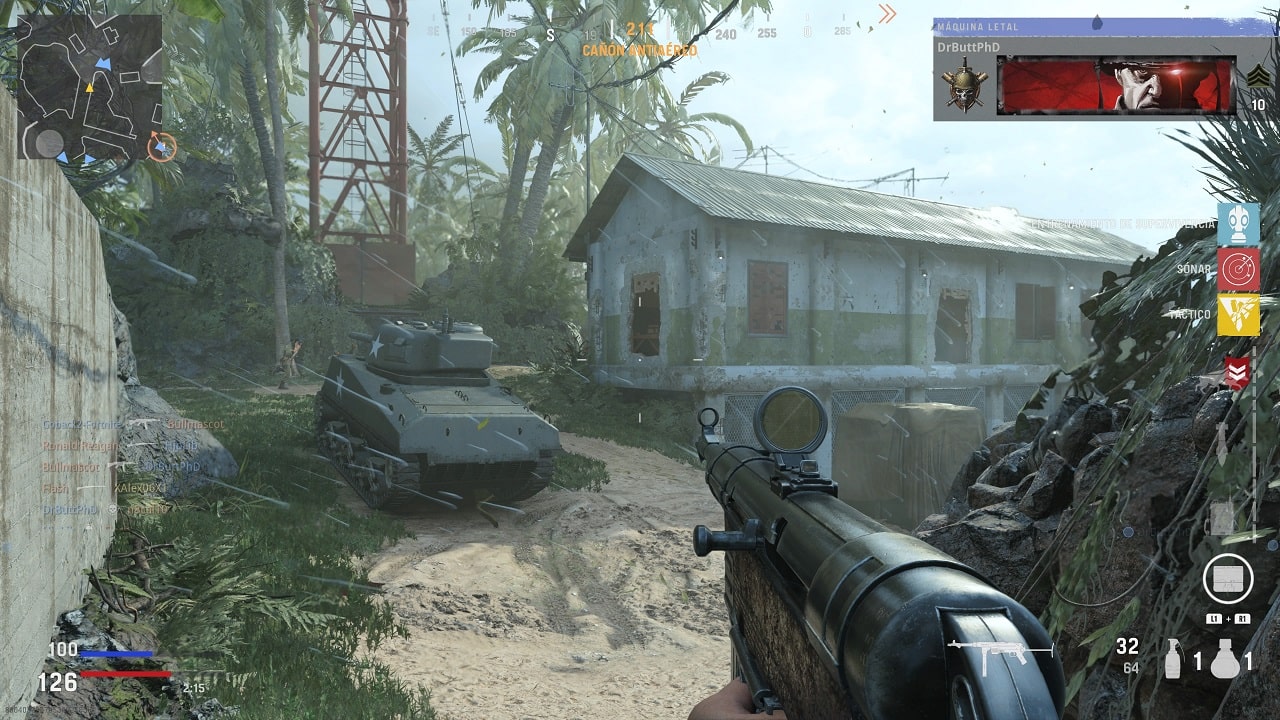The height and width of the screenshot is (720, 1280).
Task: Open DrButtPhD's red calling card
Action: coord(1115,85)
